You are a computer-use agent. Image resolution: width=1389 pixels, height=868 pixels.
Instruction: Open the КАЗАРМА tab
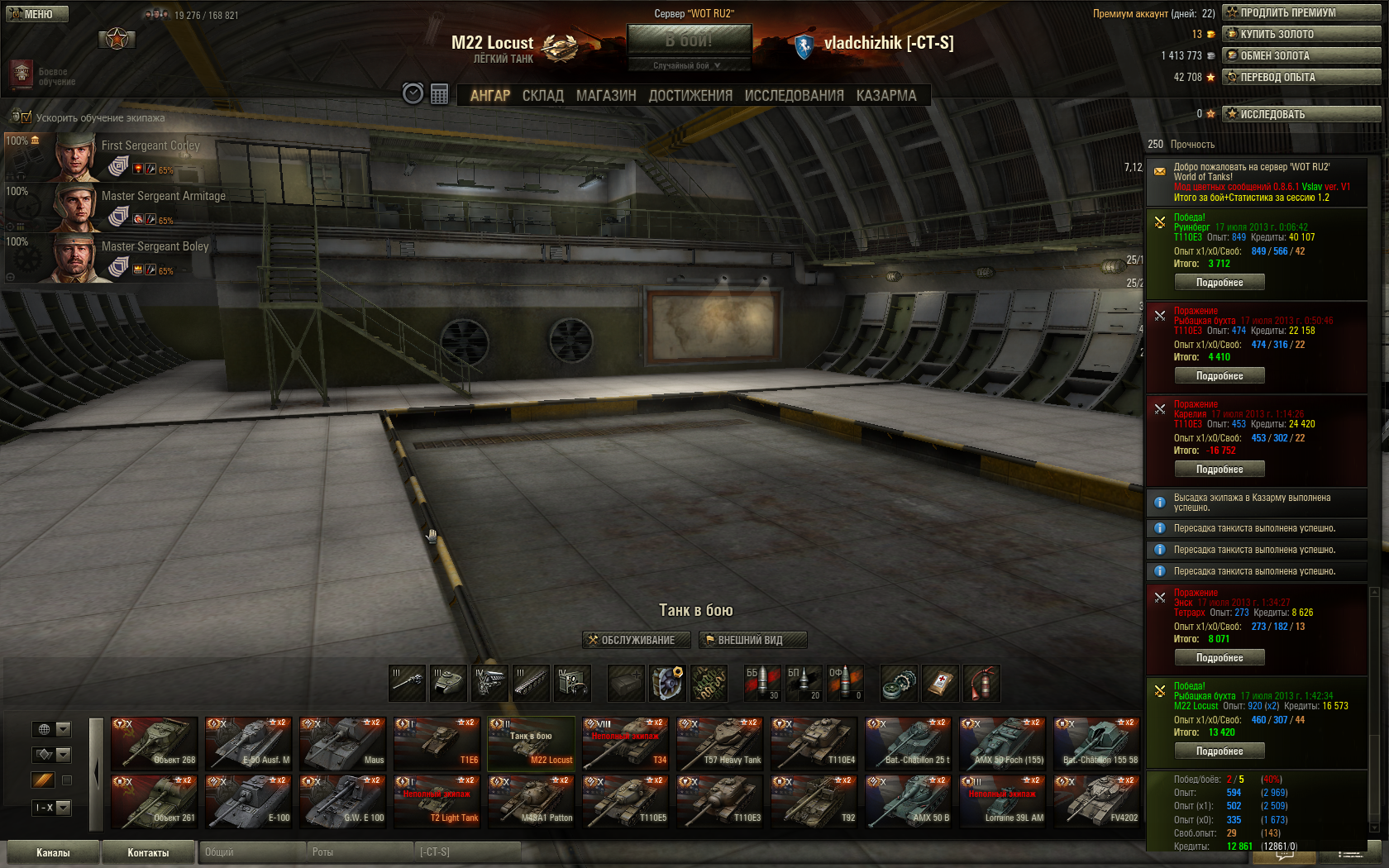885,96
